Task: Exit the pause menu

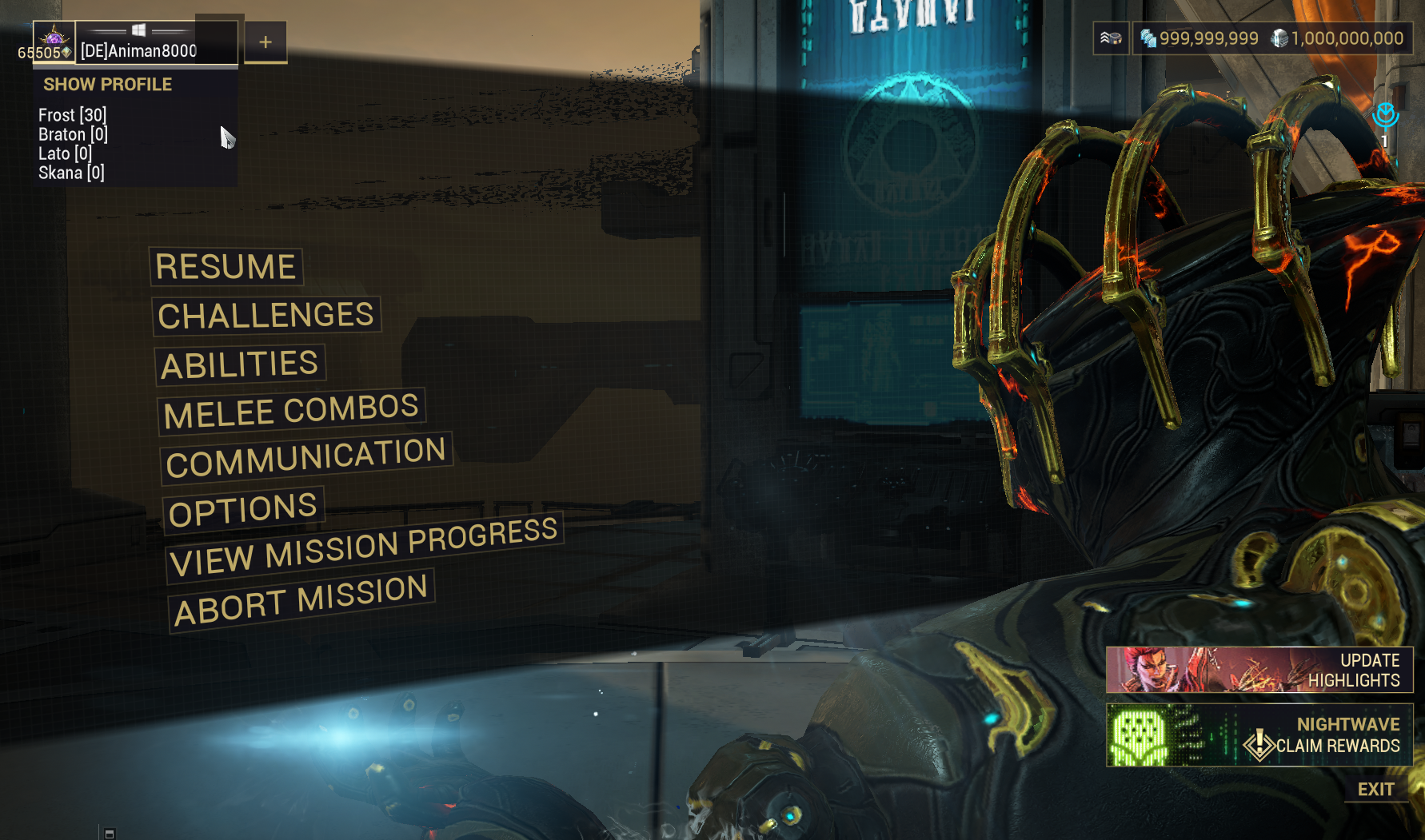Action: pos(1375,790)
